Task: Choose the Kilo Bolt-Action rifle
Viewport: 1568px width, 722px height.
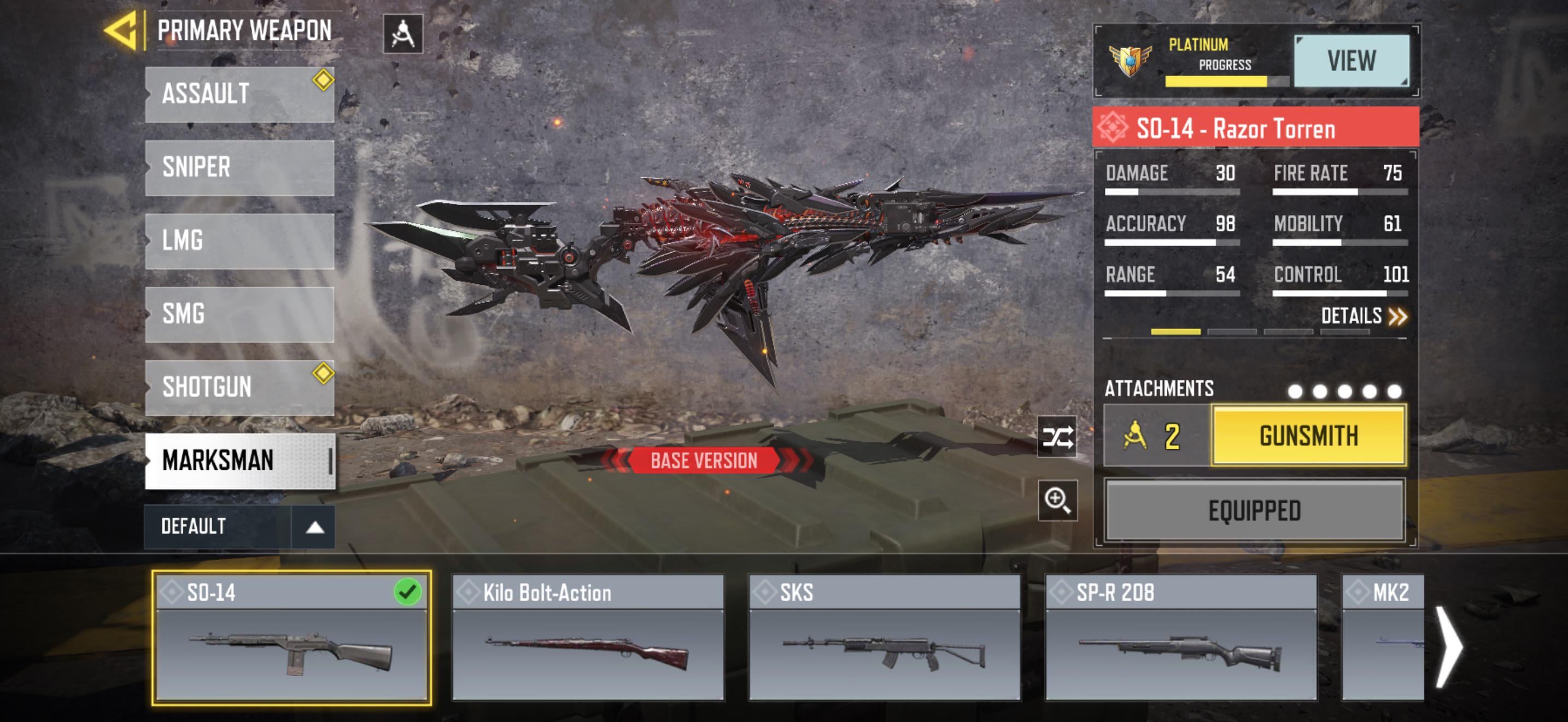Action: (588, 638)
